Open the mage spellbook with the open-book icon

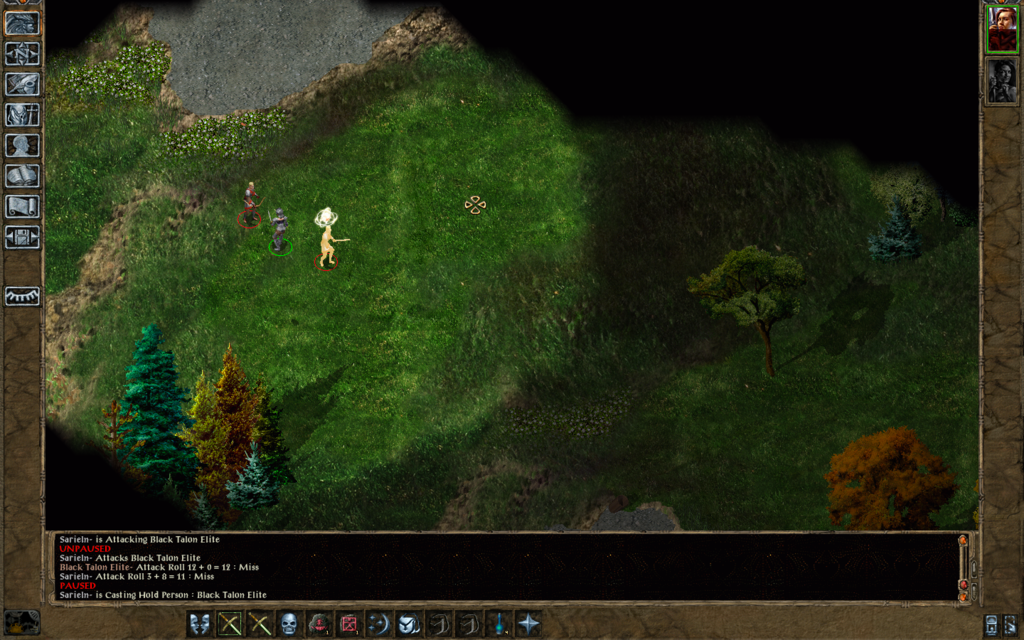[x=22, y=176]
